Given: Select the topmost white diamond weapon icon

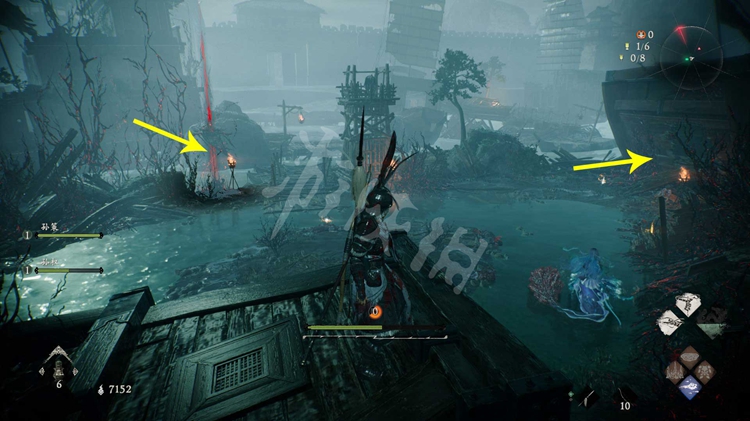Looking at the screenshot, I should [688, 304].
